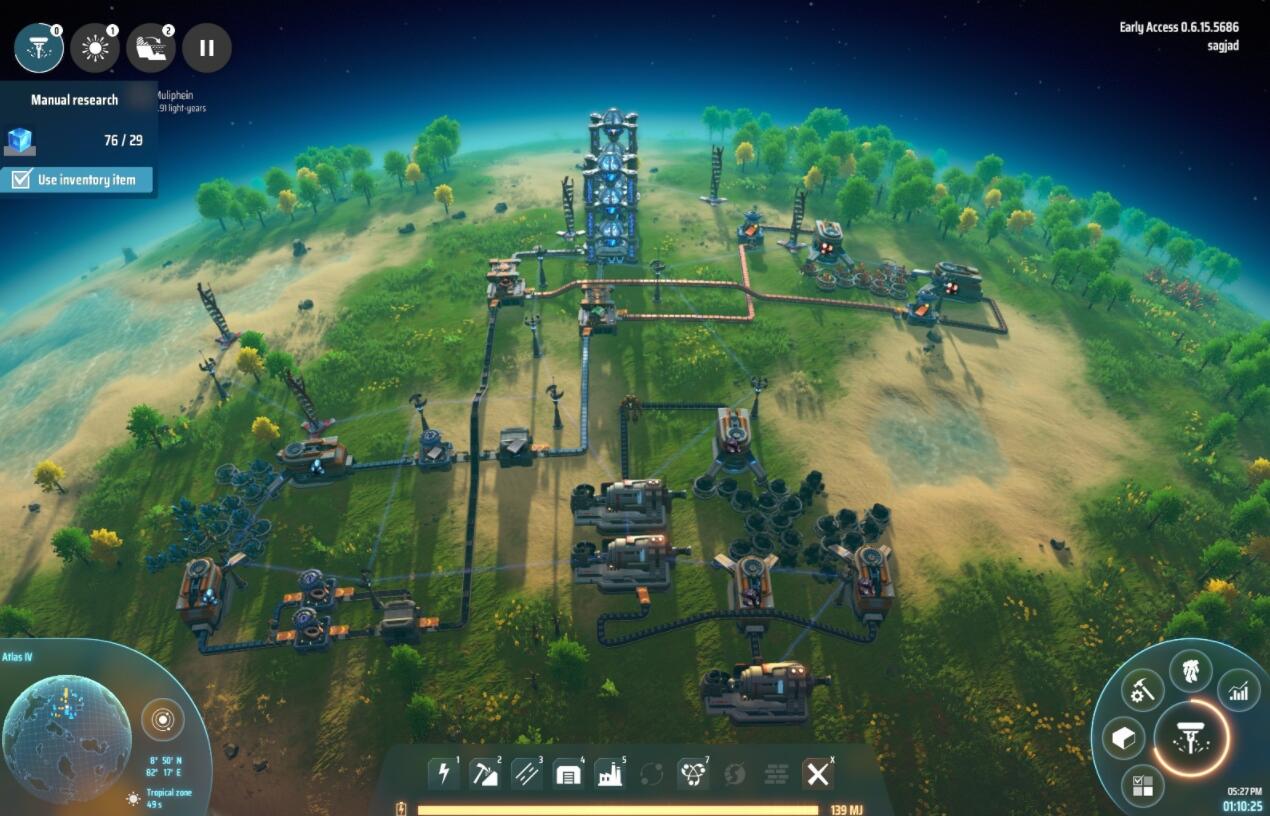Open the starmap orbit icon beside the globe
Image resolution: width=1270 pixels, height=816 pixels.
click(162, 719)
